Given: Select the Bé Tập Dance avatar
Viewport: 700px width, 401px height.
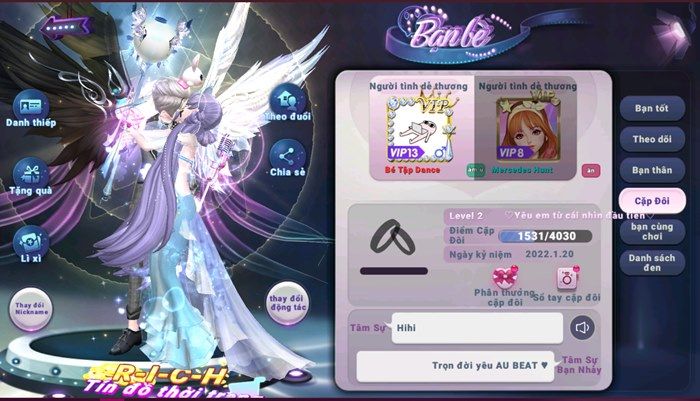Looking at the screenshot, I should pos(415,132).
